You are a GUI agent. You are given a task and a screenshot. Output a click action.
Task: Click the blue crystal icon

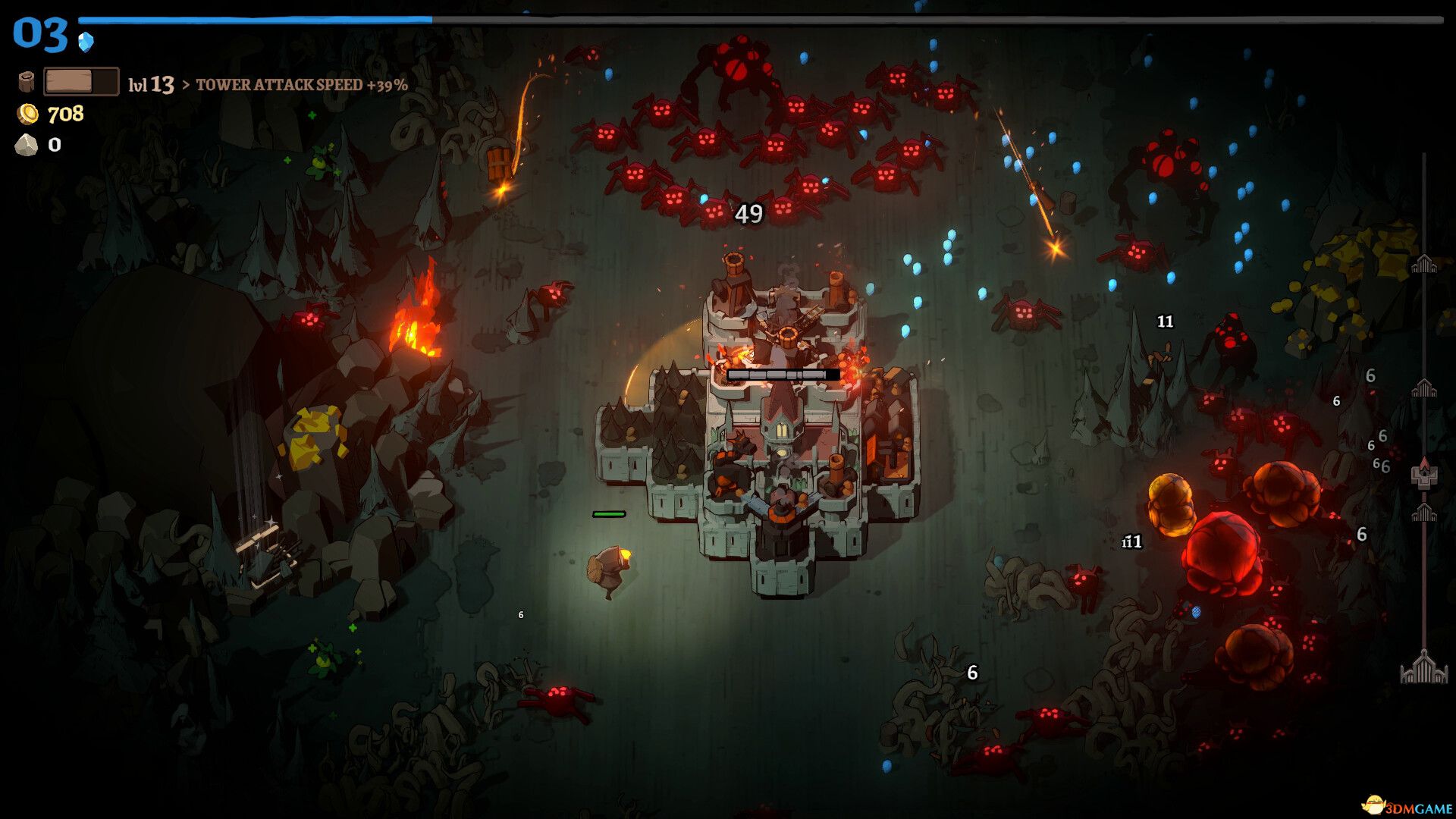(x=86, y=41)
